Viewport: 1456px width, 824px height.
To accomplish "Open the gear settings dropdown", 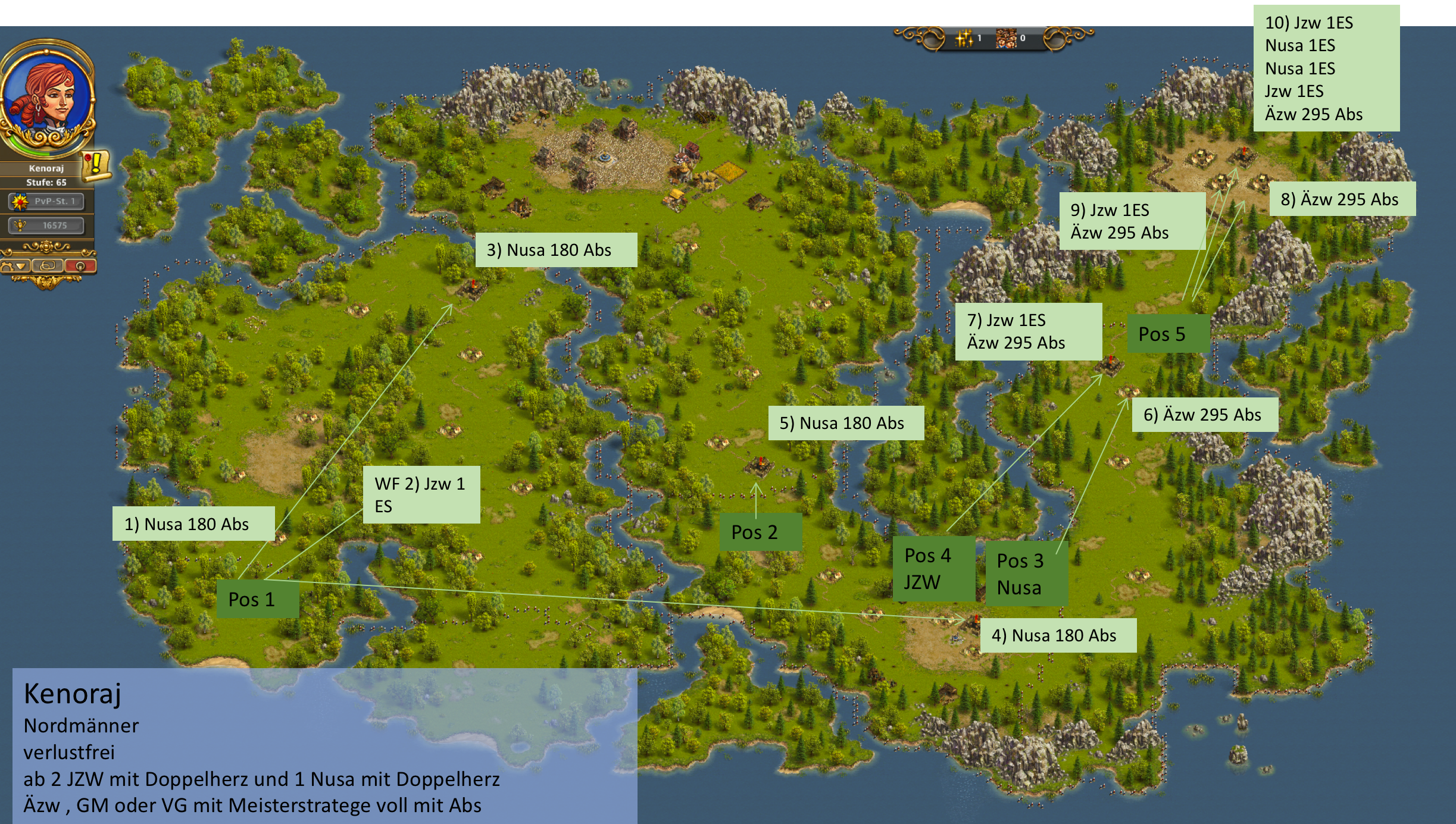I will [x=15, y=266].
